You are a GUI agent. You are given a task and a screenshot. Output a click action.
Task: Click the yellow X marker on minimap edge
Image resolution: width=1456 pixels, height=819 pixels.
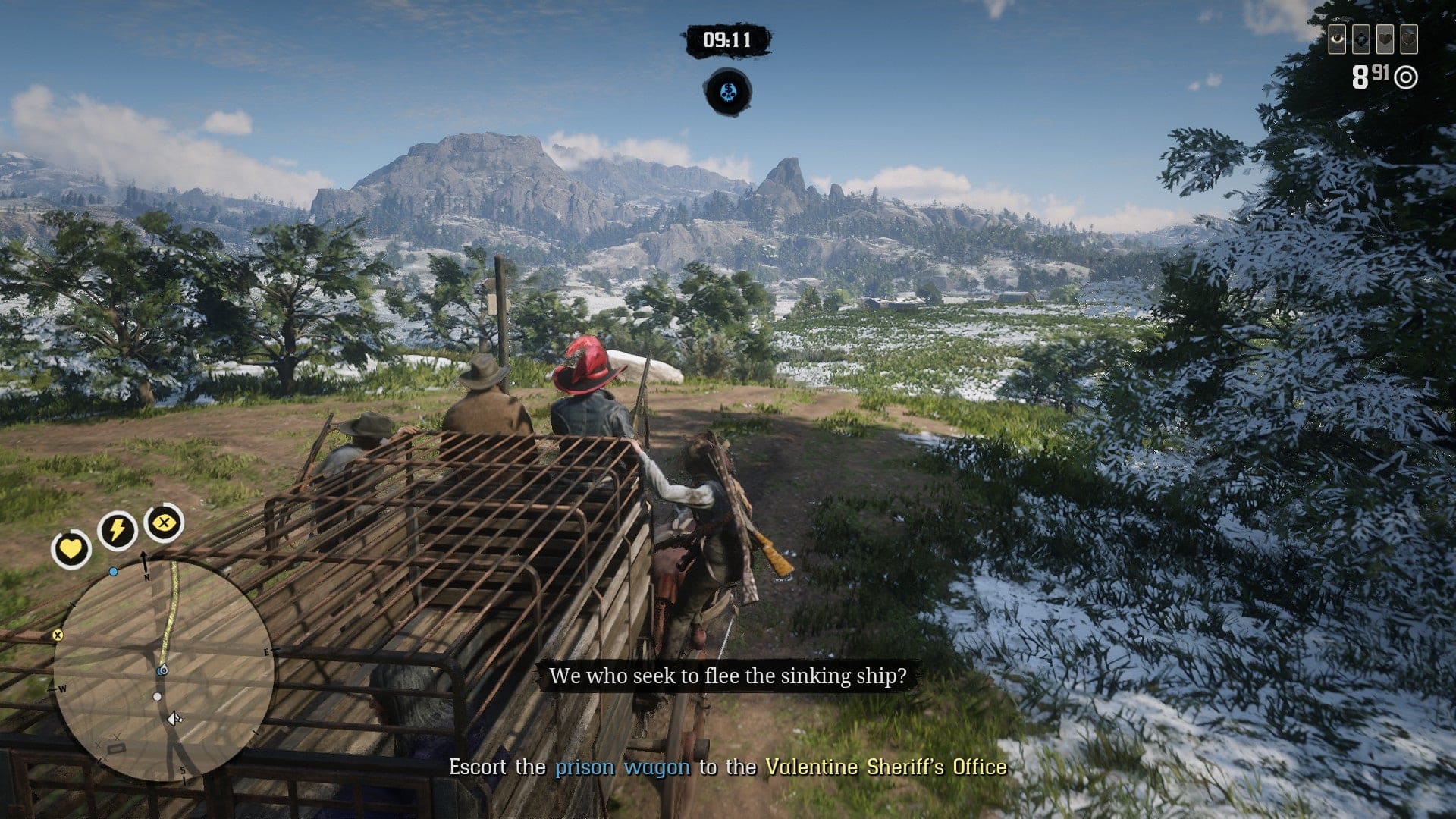click(x=58, y=635)
